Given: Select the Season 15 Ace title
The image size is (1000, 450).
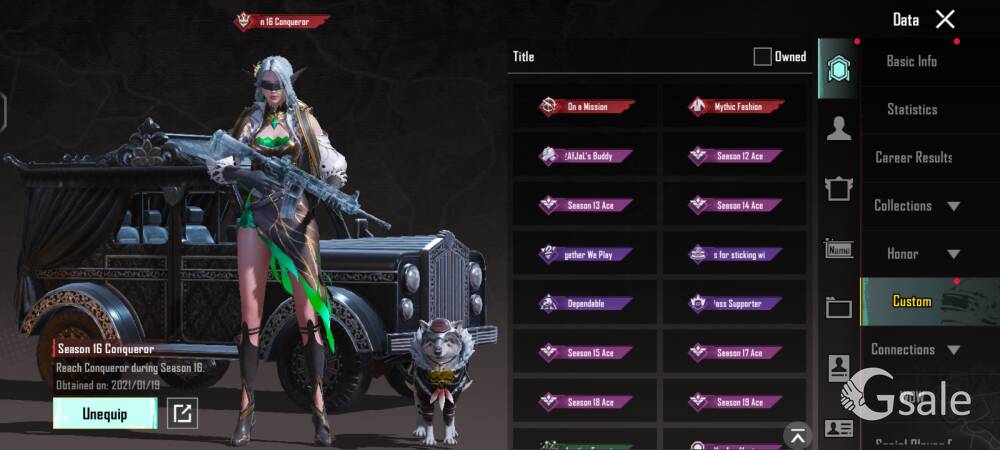Looking at the screenshot, I should coord(585,352).
